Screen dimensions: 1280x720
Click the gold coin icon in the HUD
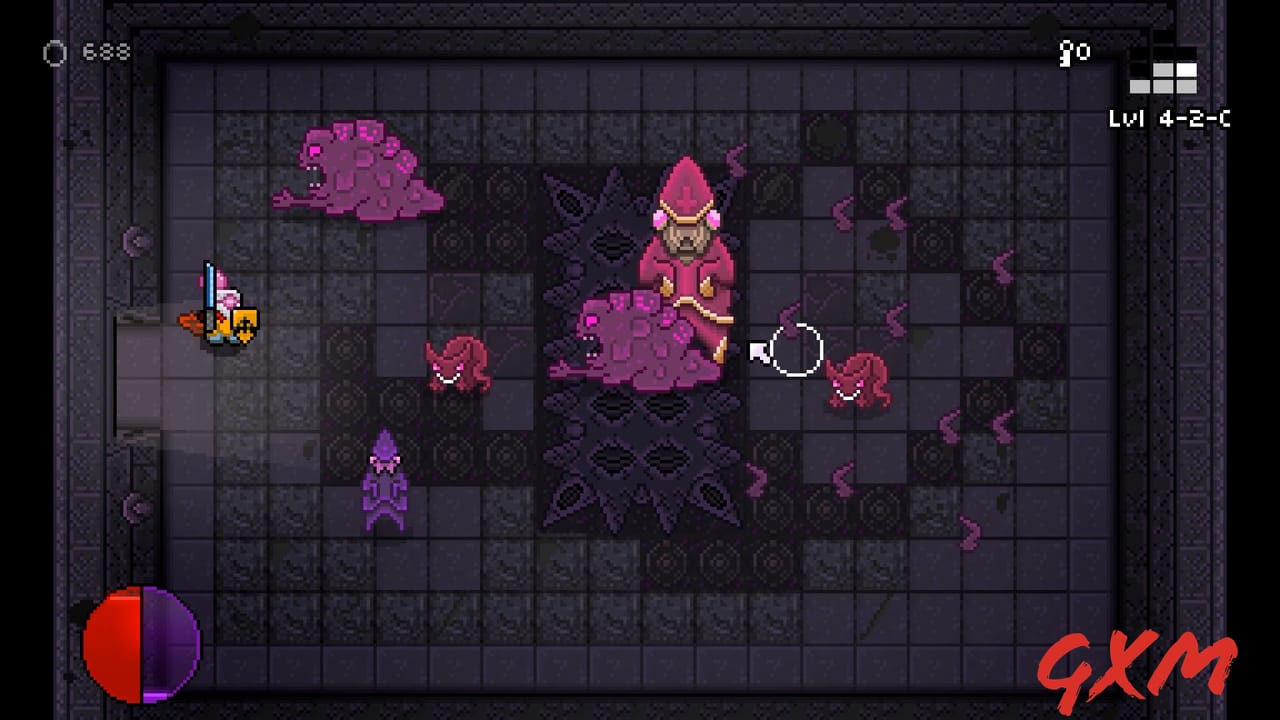55,53
